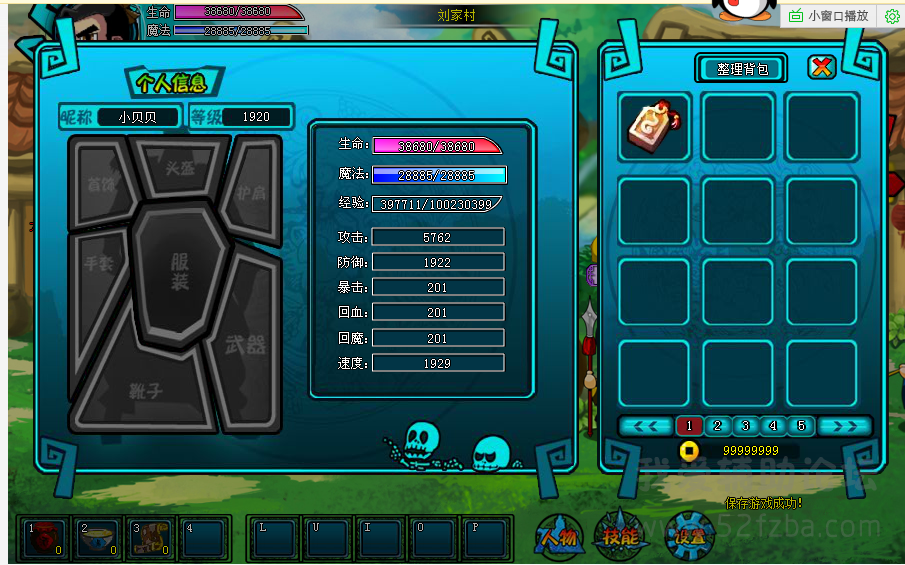Click the 靴子 boots equipment slot

(x=146, y=392)
